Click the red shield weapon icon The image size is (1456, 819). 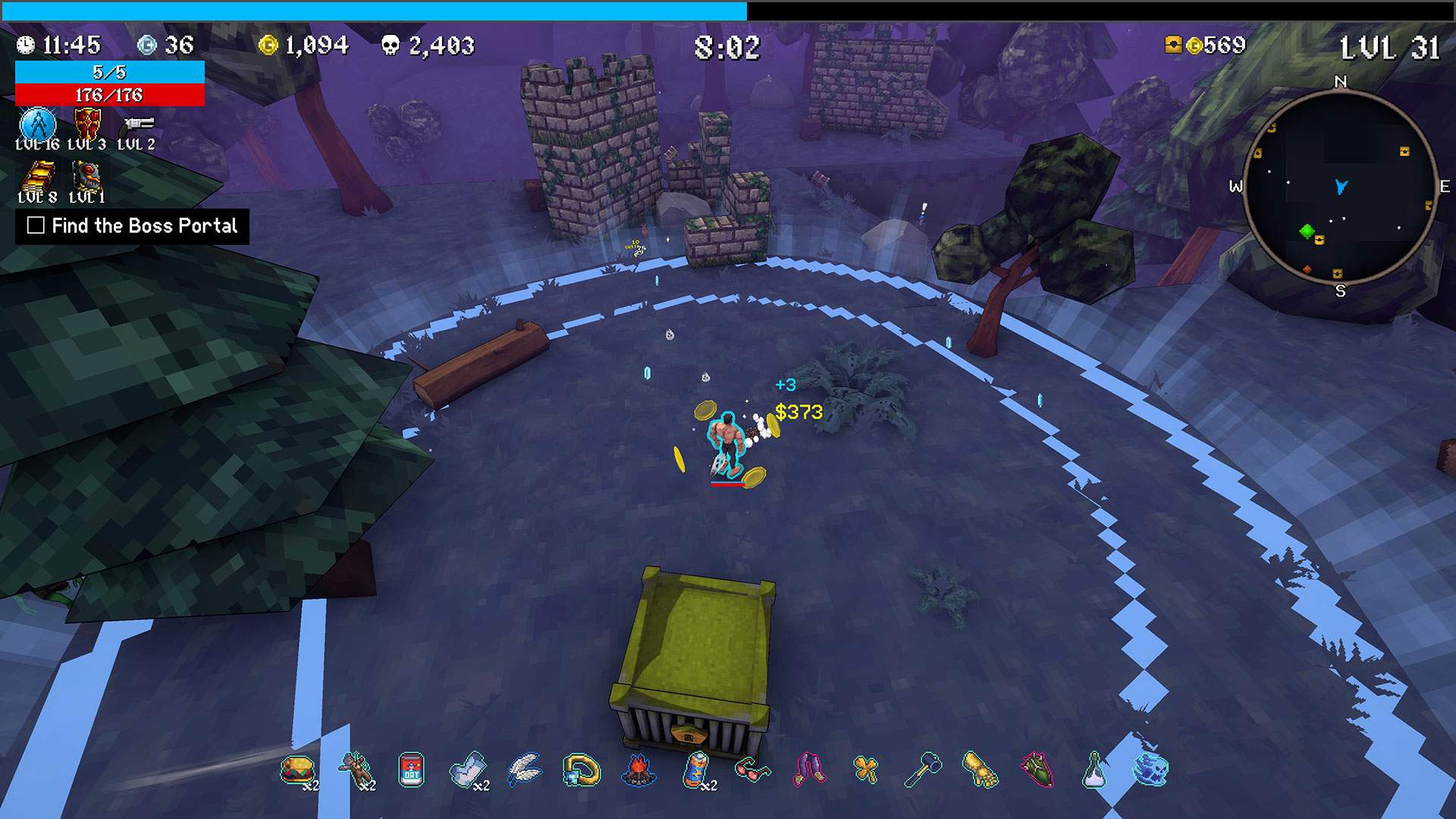click(x=87, y=124)
